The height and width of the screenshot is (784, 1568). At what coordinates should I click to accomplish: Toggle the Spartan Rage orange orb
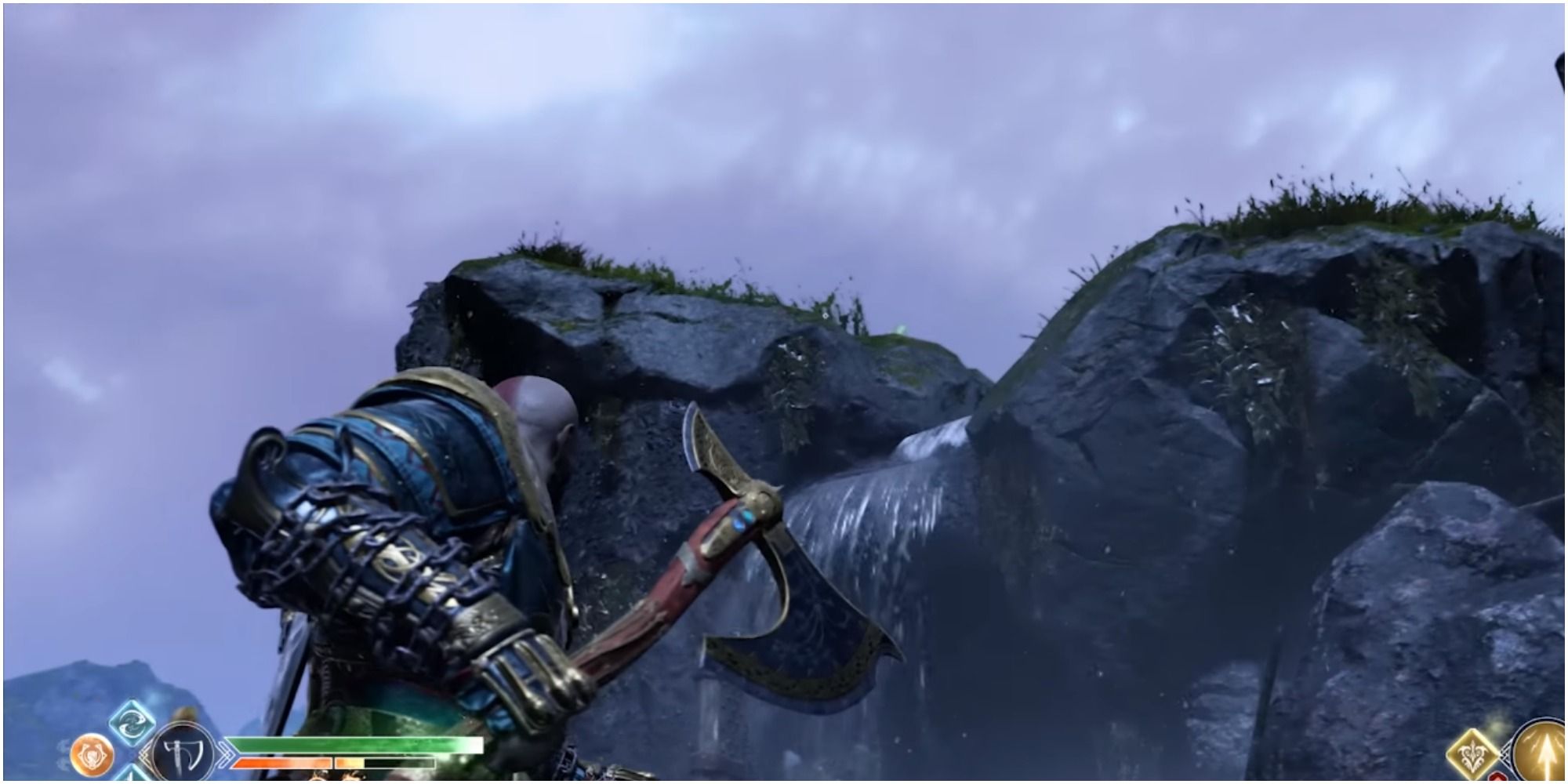(92, 755)
